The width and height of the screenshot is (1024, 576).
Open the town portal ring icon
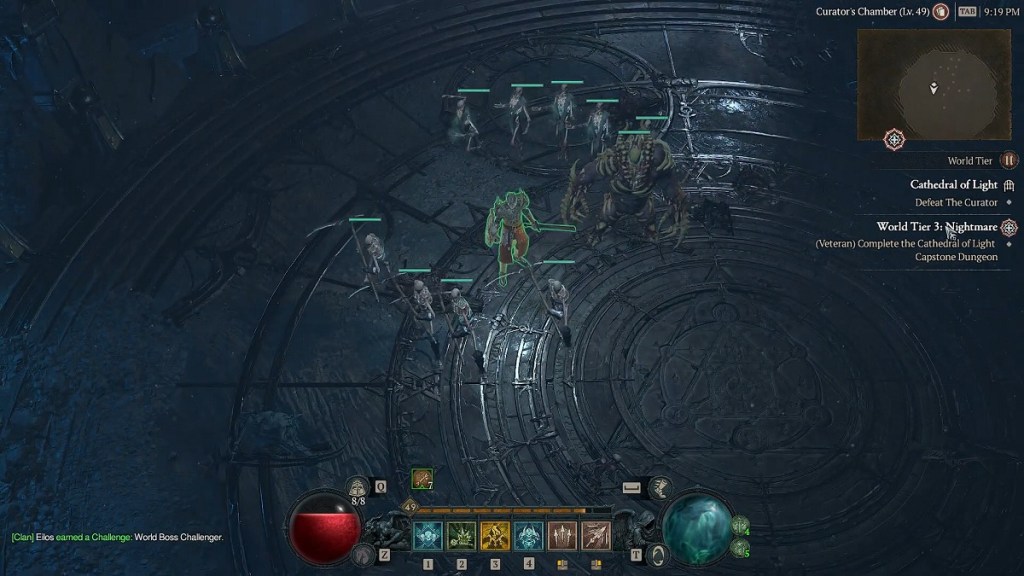point(657,554)
